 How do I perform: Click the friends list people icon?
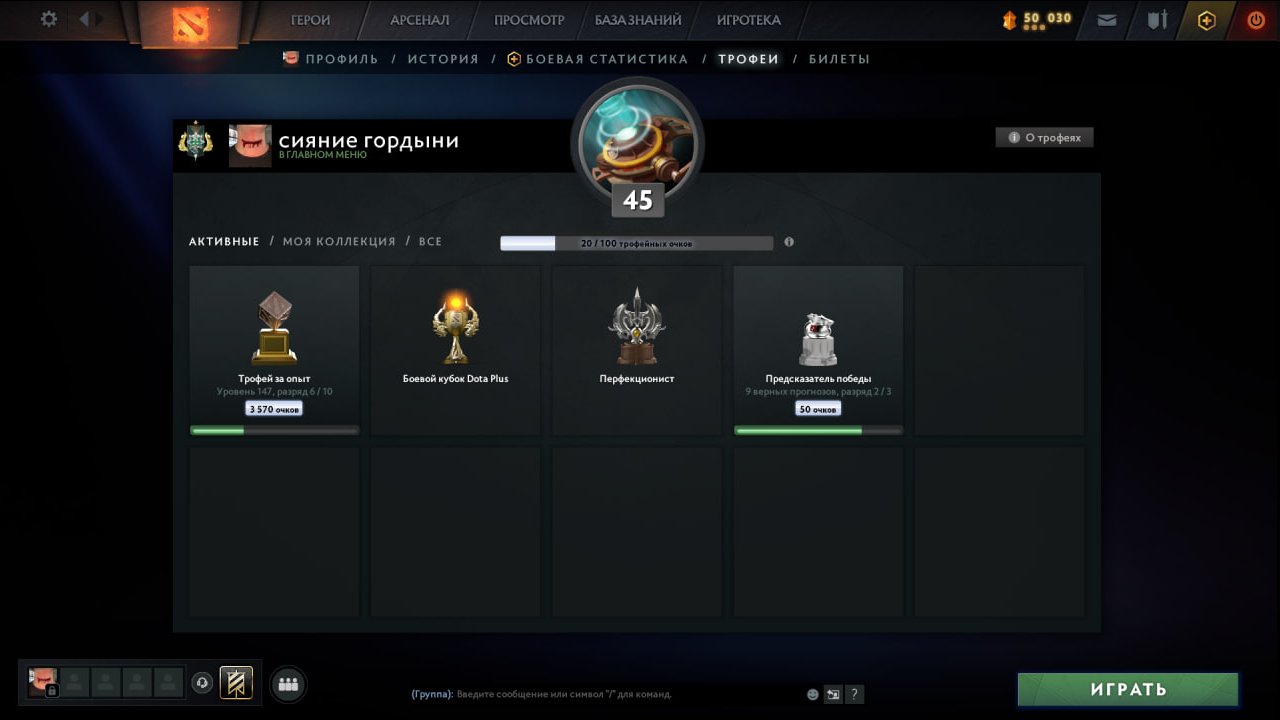click(x=288, y=683)
